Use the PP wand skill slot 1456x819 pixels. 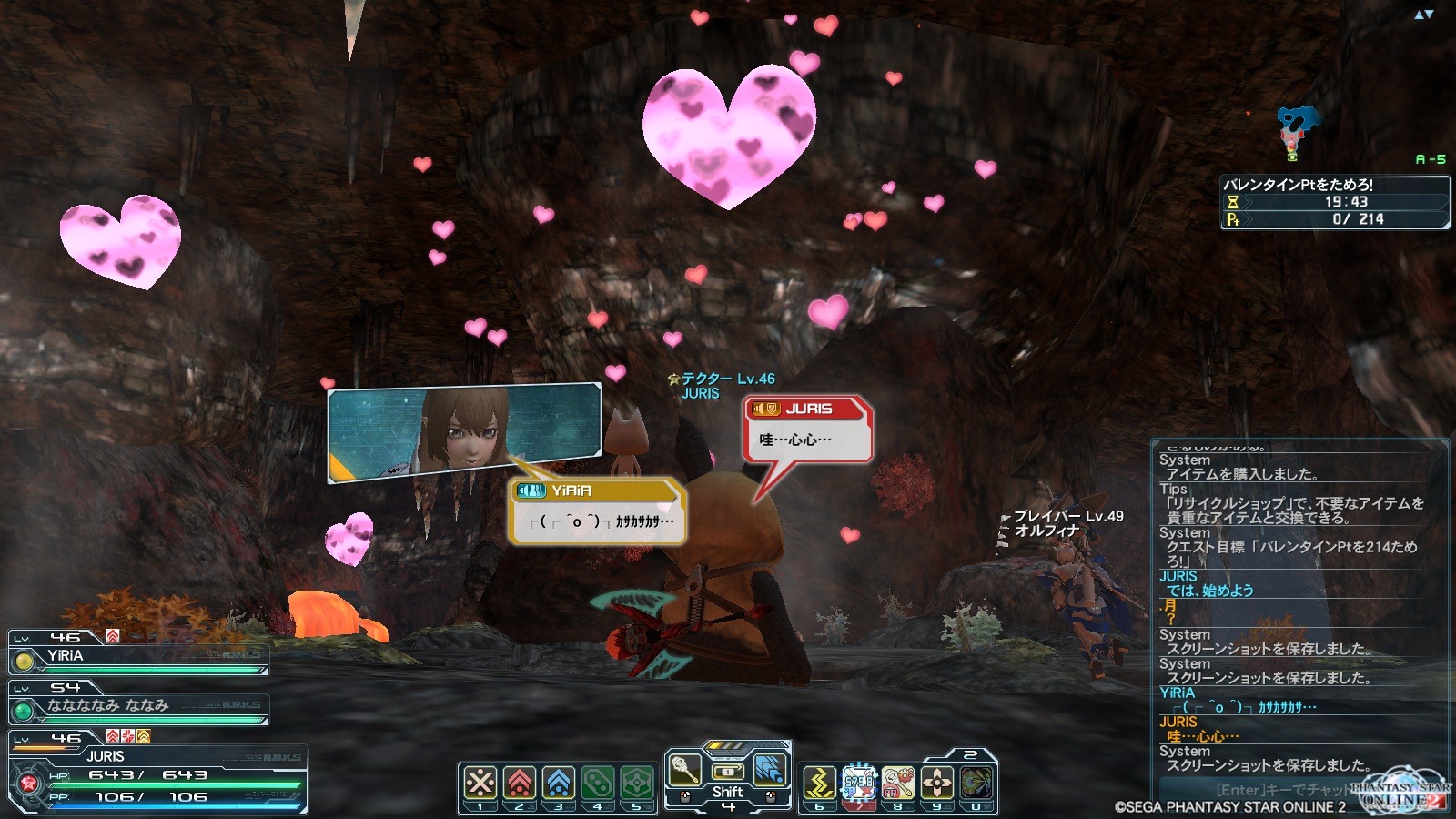point(897,783)
